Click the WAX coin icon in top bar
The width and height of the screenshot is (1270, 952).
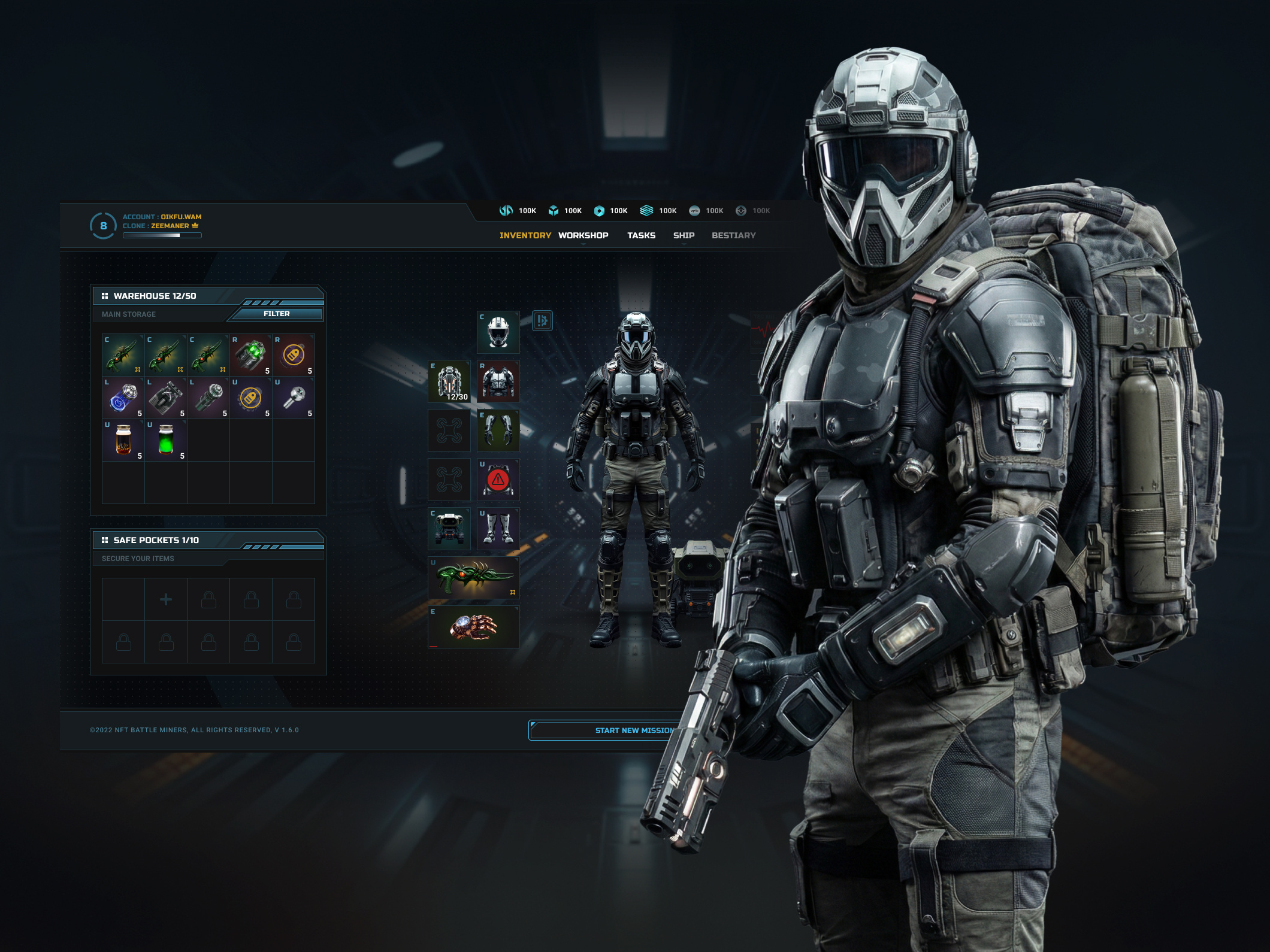click(694, 210)
